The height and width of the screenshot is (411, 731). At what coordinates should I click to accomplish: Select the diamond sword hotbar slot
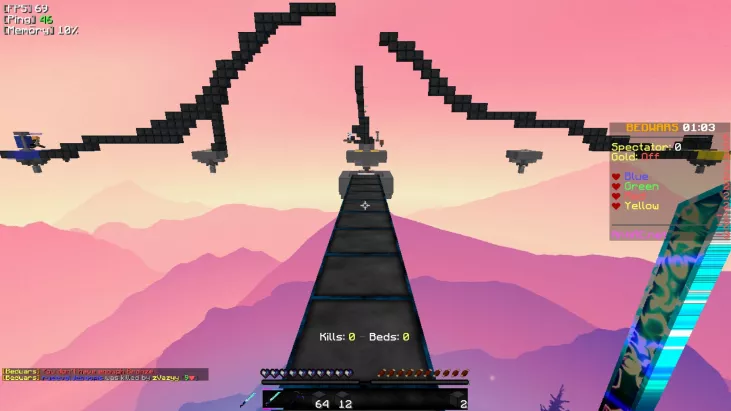pyautogui.click(x=274, y=399)
